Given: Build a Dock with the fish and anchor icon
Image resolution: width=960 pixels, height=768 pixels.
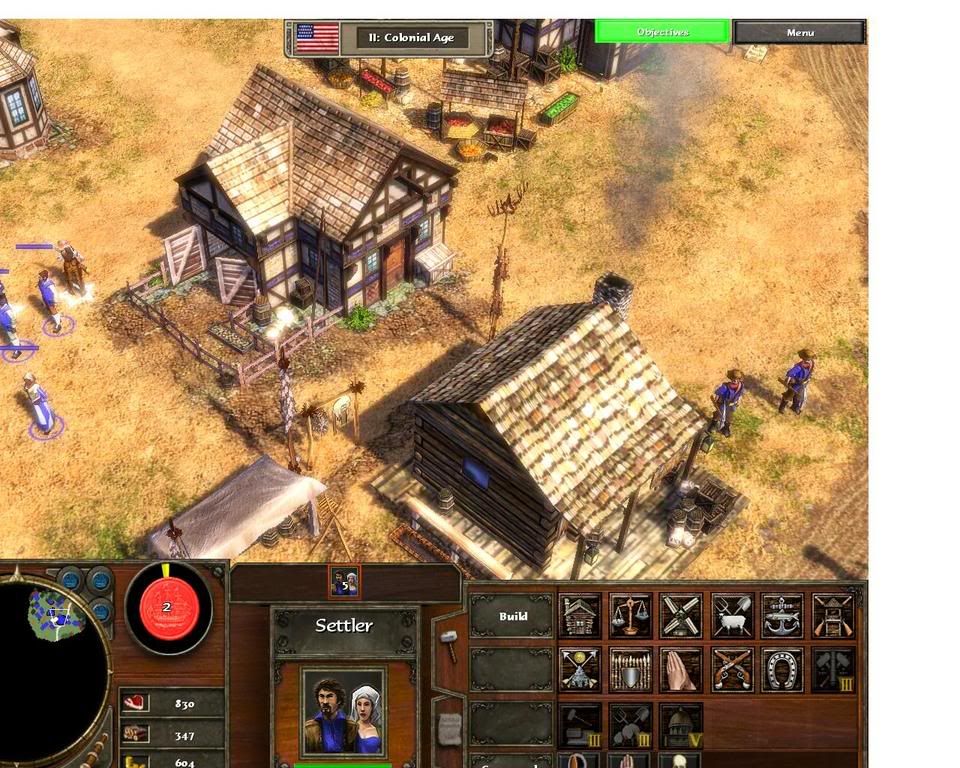Looking at the screenshot, I should tap(782, 616).
